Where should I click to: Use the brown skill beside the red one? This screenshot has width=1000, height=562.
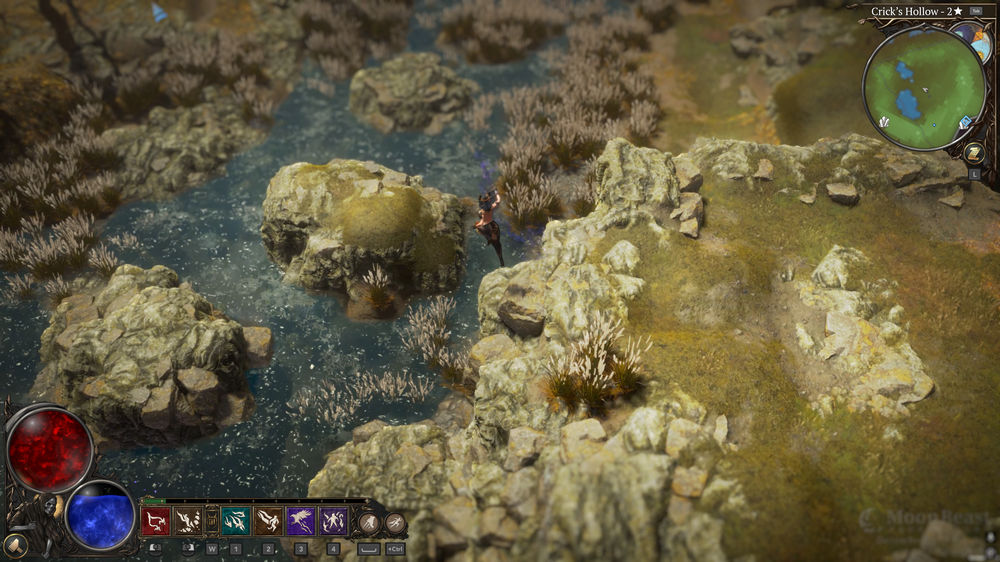pyautogui.click(x=188, y=520)
